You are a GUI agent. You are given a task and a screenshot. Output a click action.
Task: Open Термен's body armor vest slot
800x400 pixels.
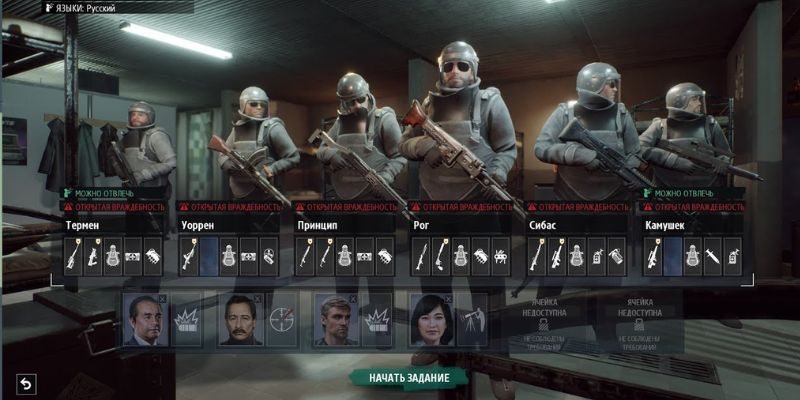113,256
